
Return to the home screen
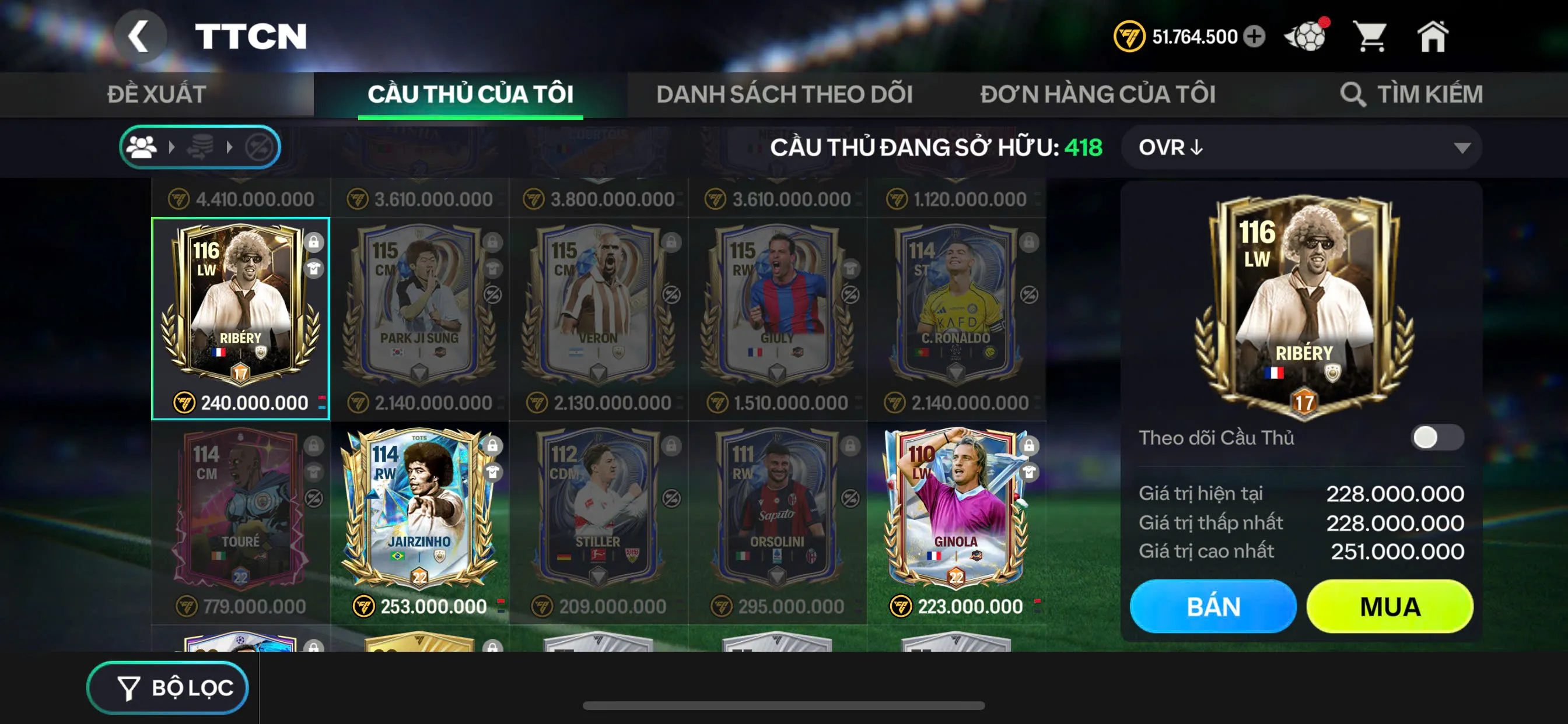[x=1432, y=37]
